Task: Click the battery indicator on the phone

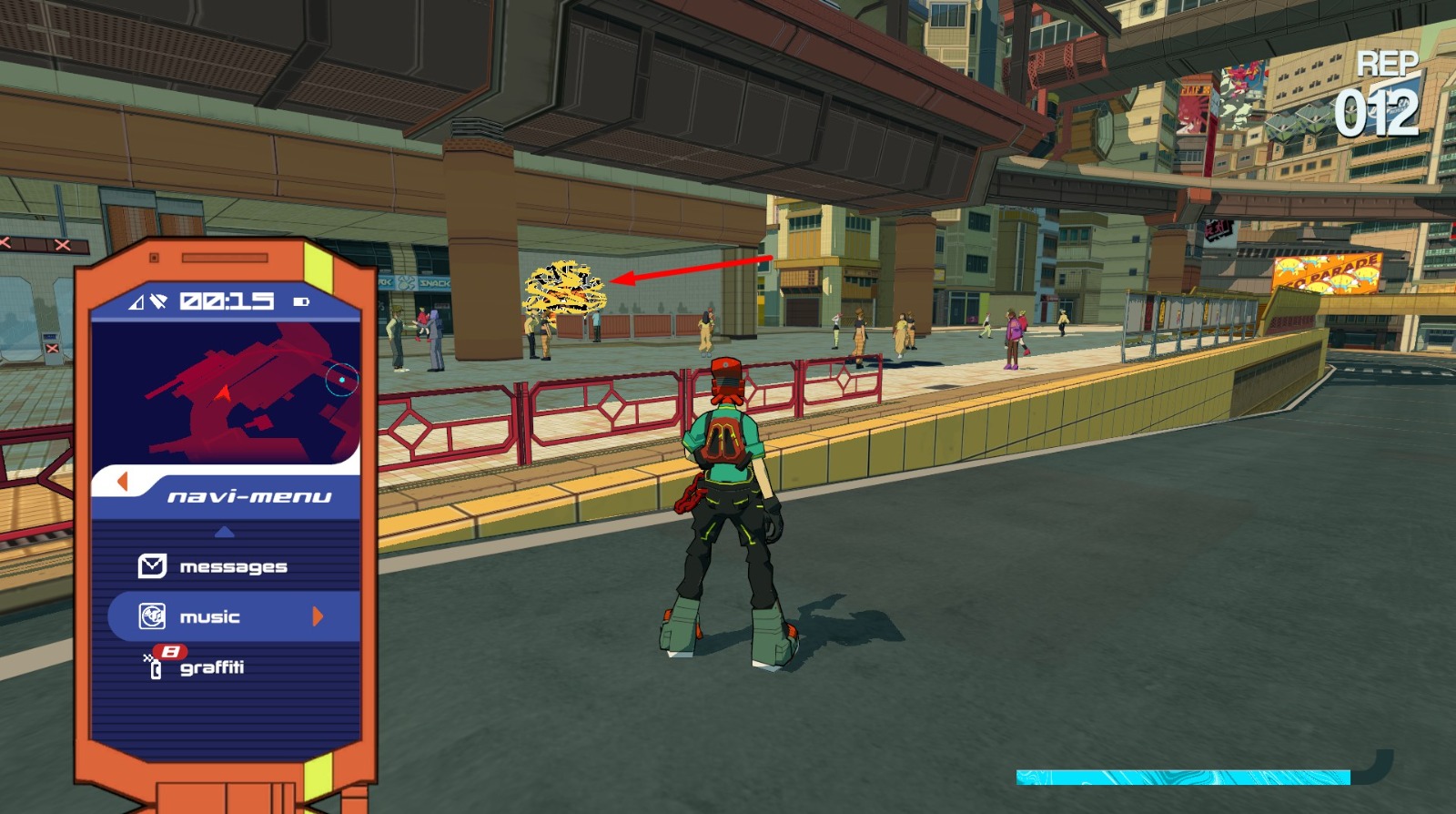Action: point(301,302)
